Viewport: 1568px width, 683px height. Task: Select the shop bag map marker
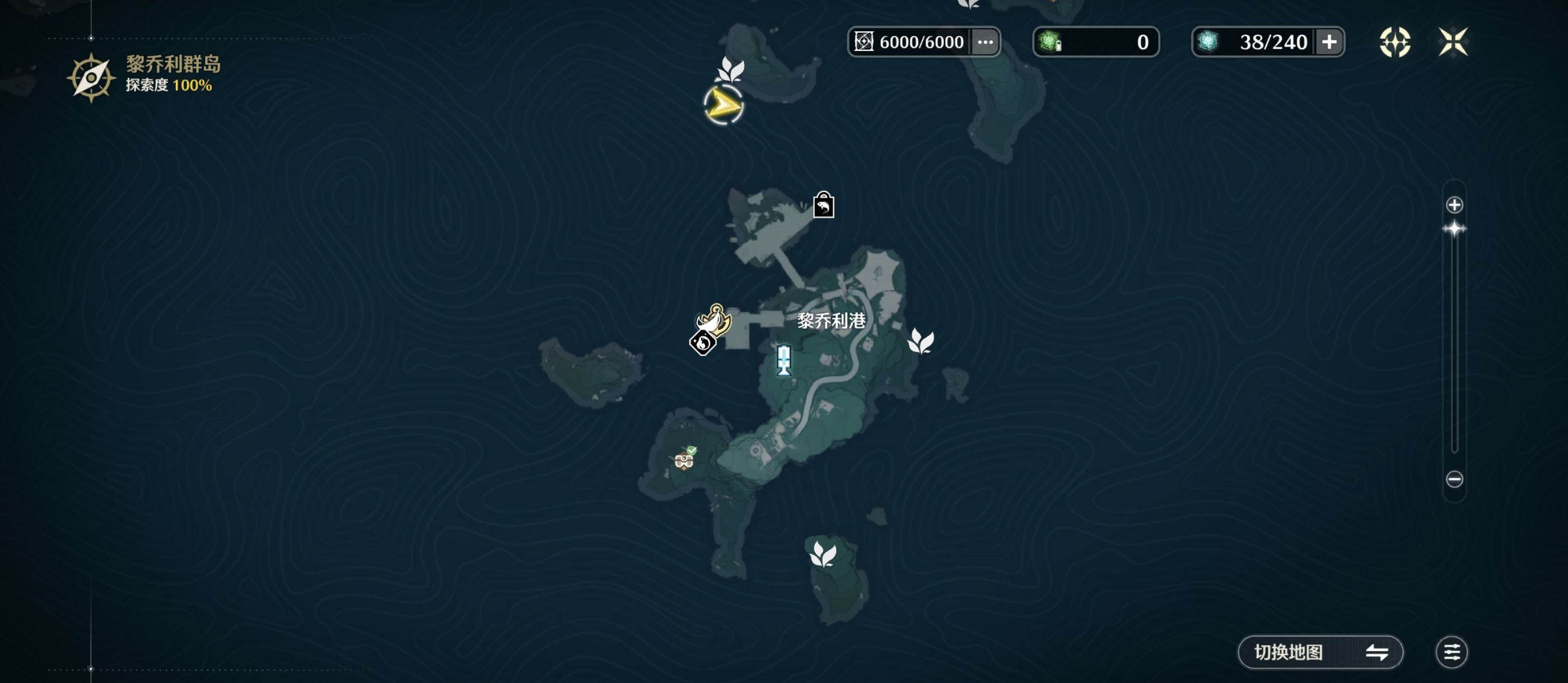(x=824, y=205)
